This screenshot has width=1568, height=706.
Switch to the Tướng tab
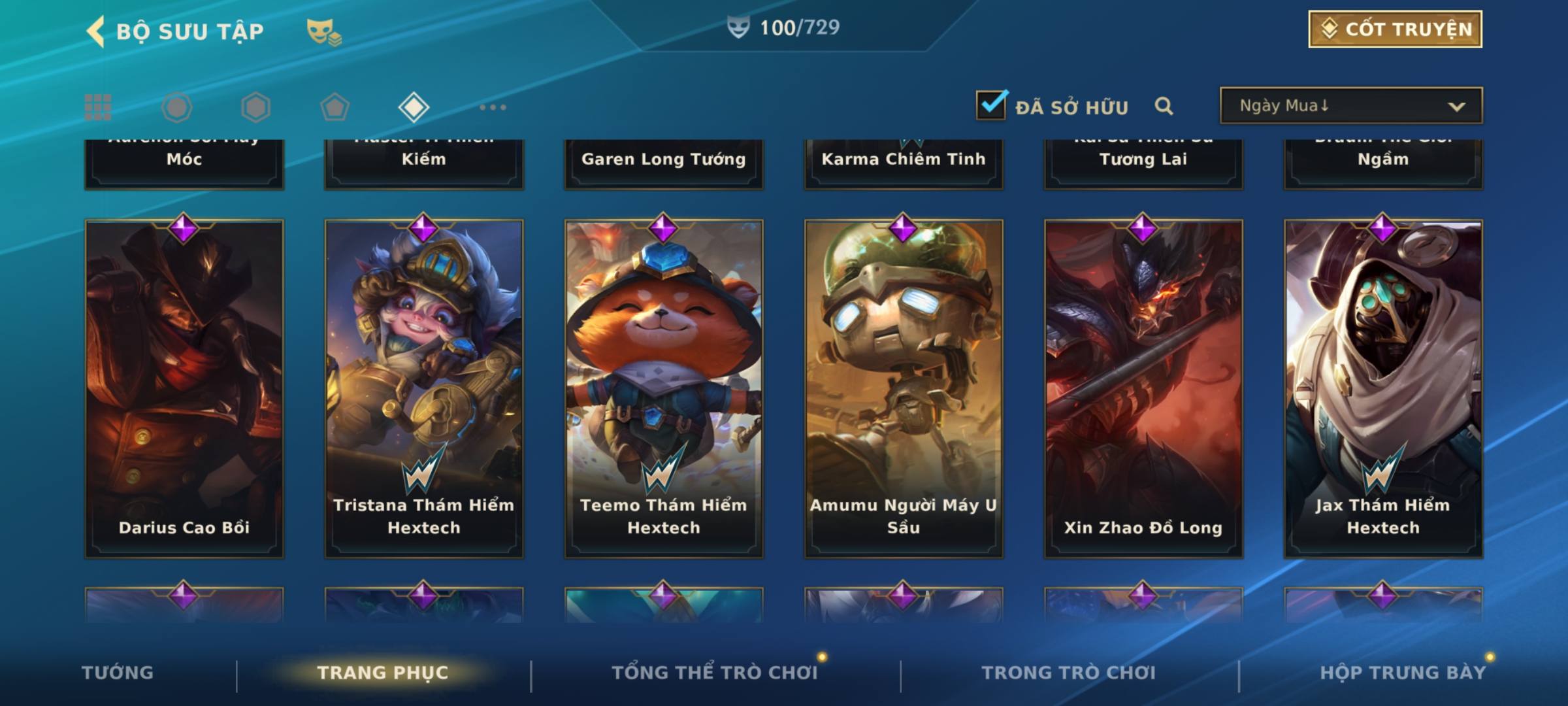point(118,673)
